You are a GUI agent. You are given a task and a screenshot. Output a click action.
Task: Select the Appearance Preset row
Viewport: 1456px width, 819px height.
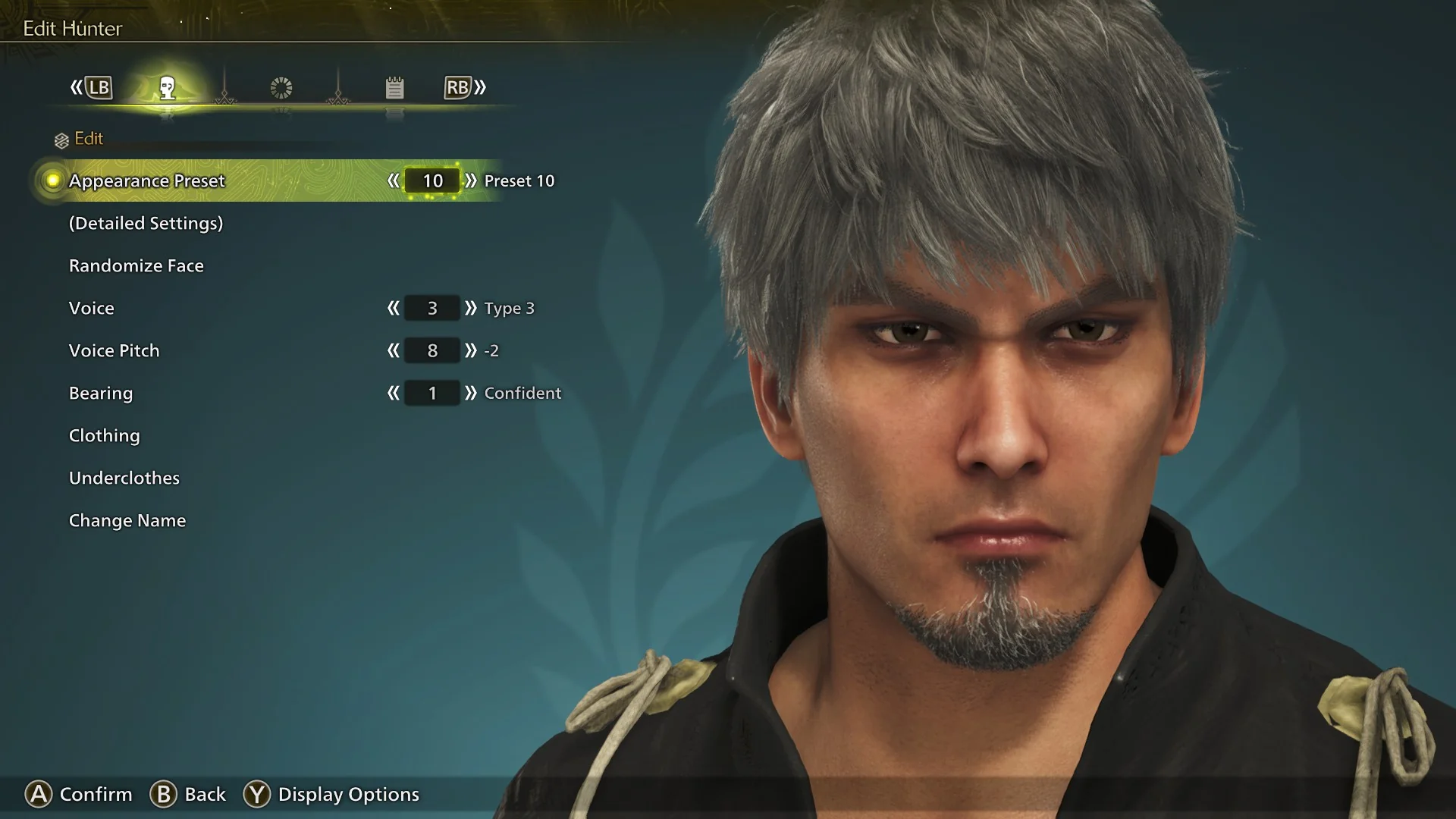point(147,180)
